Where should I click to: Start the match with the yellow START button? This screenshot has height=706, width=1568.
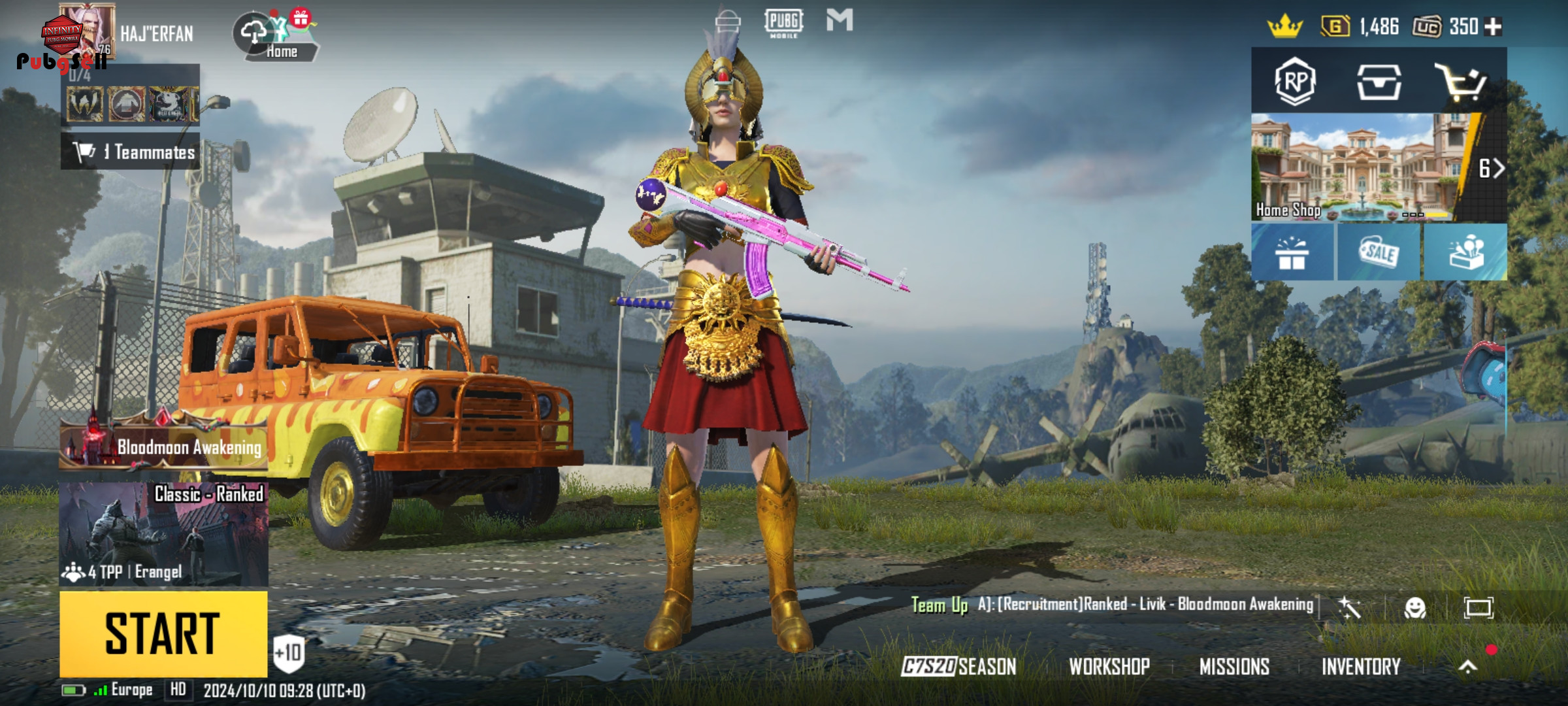point(163,633)
